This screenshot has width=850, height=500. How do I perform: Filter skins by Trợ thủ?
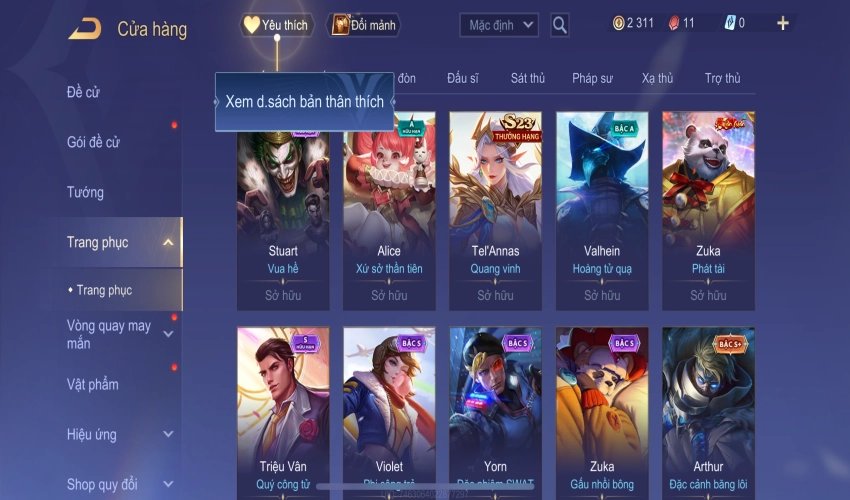(722, 78)
